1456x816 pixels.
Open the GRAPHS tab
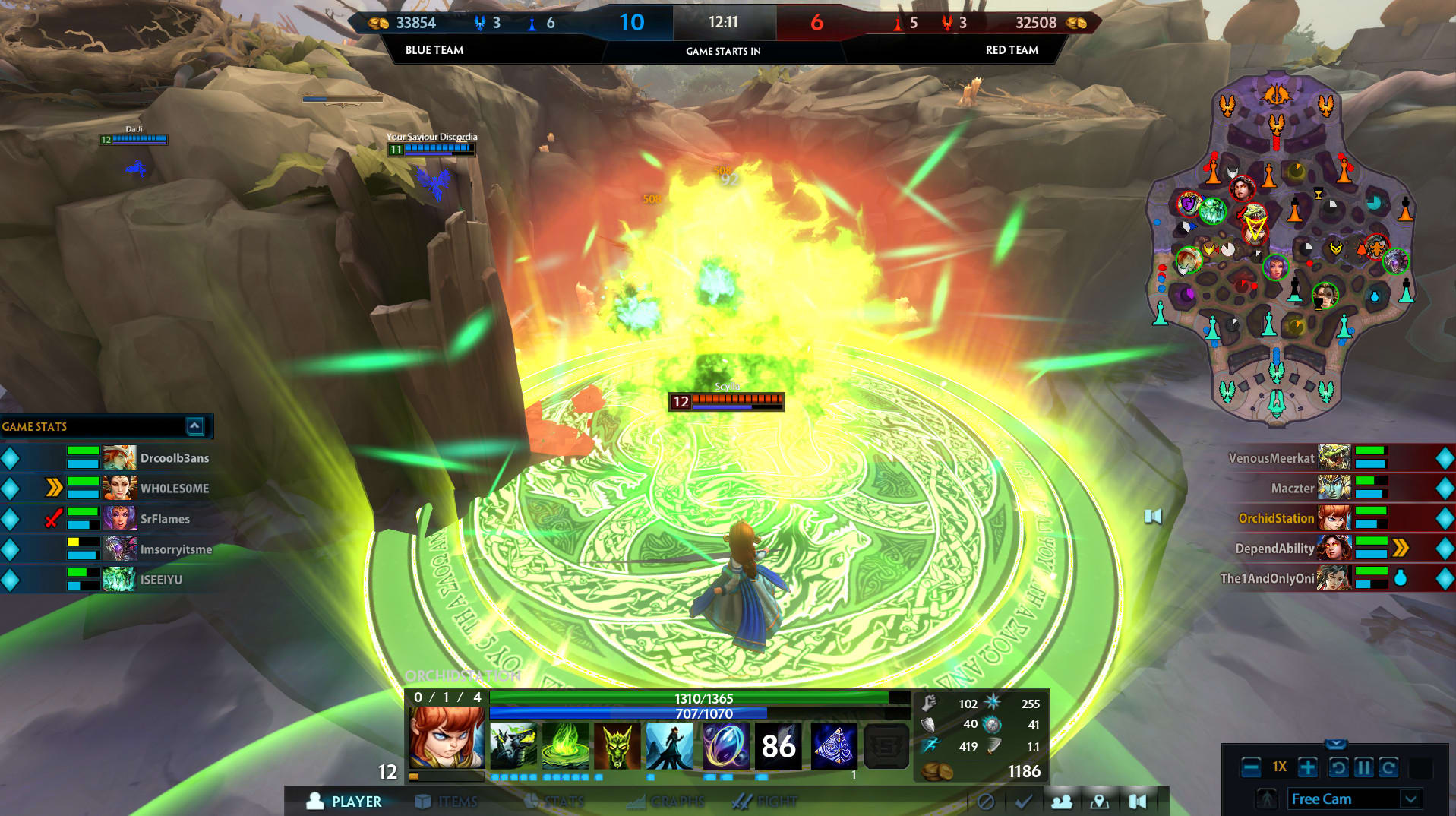point(666,802)
